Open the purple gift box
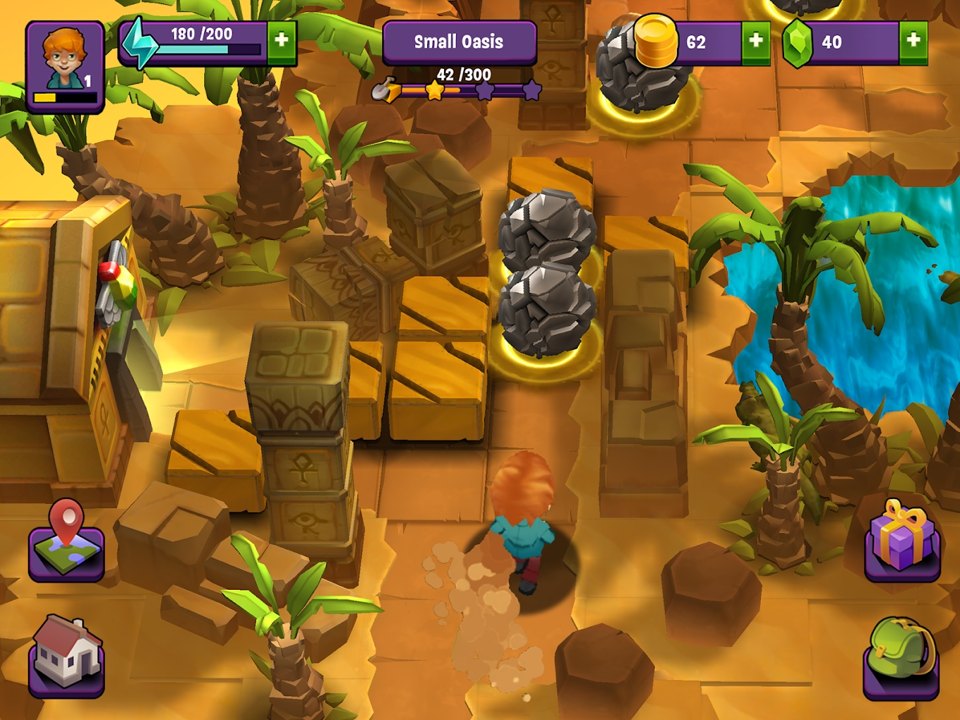 [x=901, y=542]
